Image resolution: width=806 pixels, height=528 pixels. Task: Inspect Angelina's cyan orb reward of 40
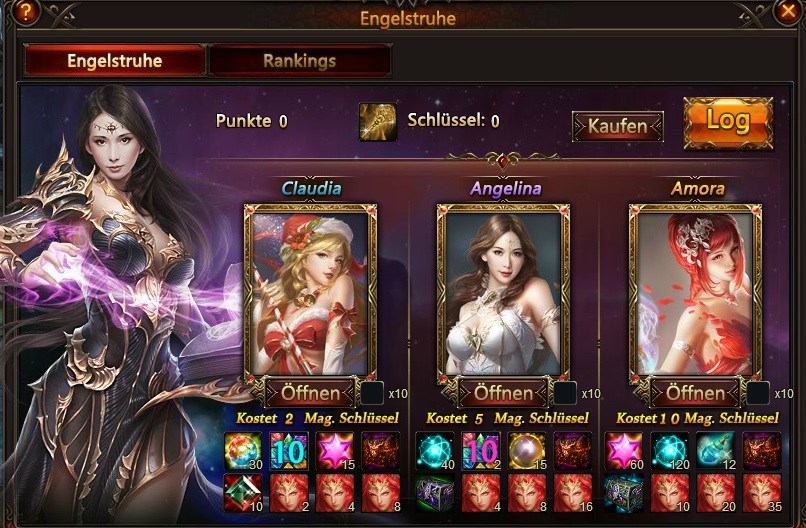point(434,450)
